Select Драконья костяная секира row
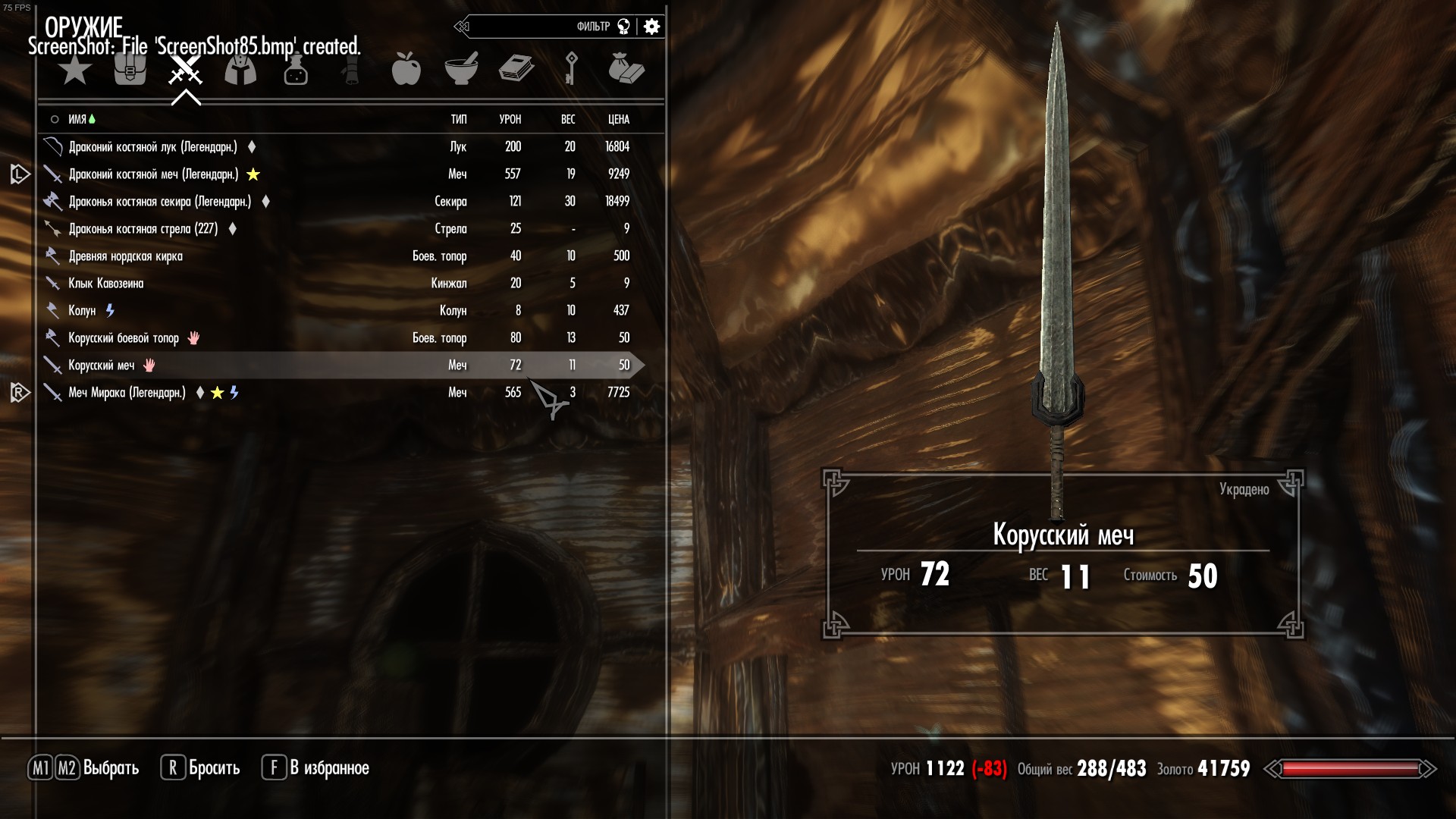This screenshot has width=1456, height=819. 159,202
